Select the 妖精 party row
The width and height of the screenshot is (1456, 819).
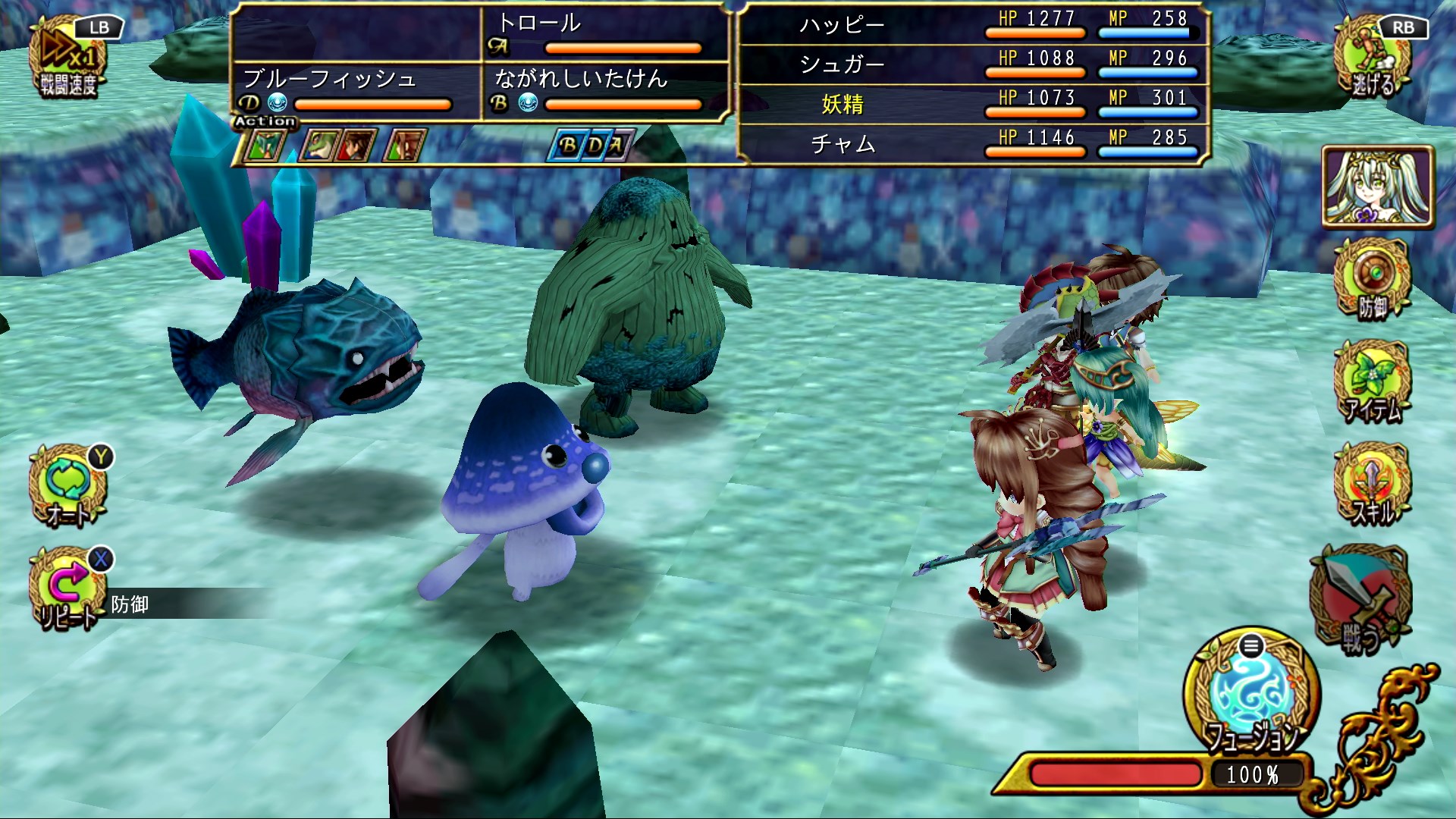click(x=971, y=104)
